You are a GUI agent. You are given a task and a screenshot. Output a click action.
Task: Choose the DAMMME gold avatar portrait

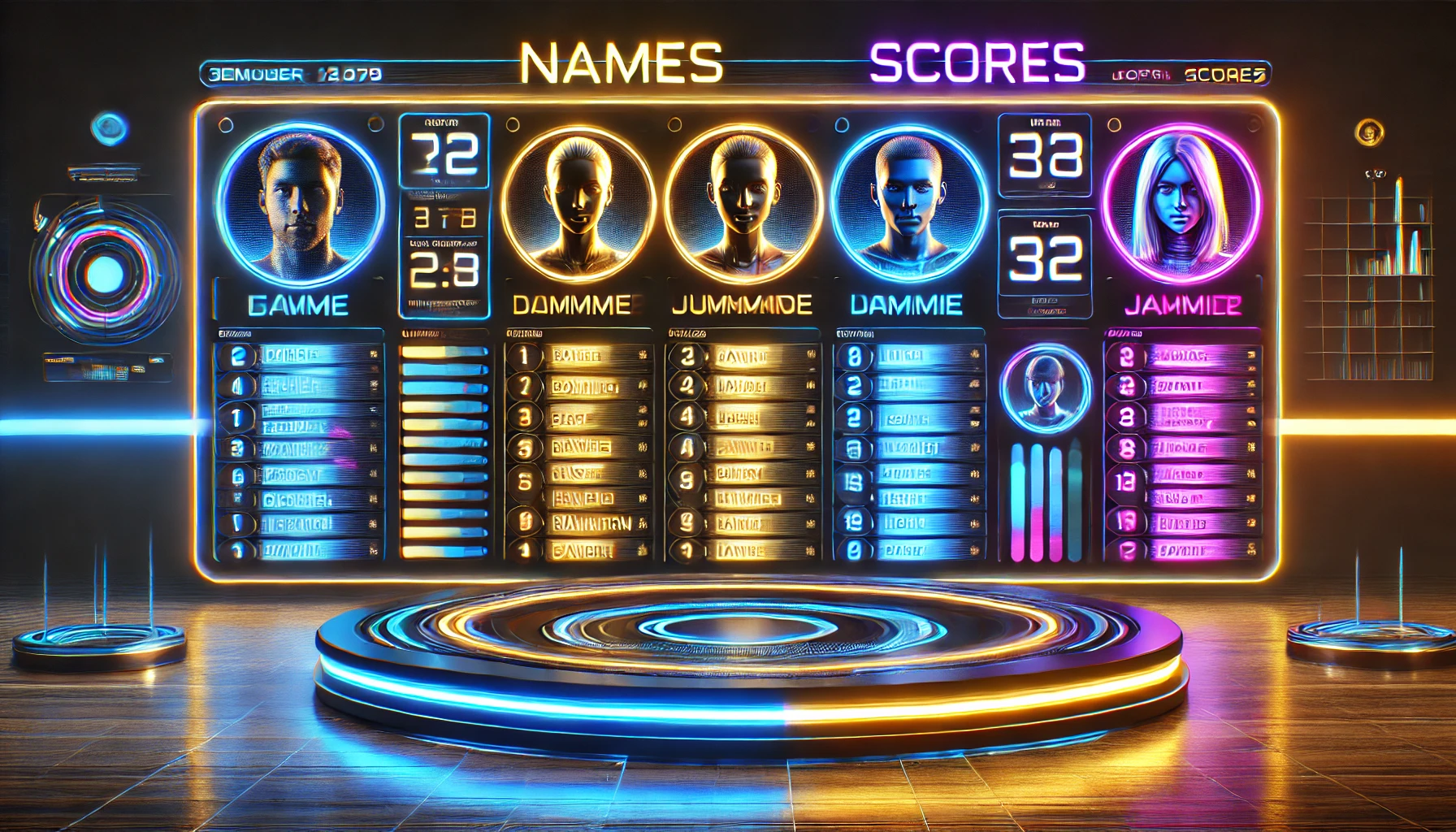tap(578, 203)
